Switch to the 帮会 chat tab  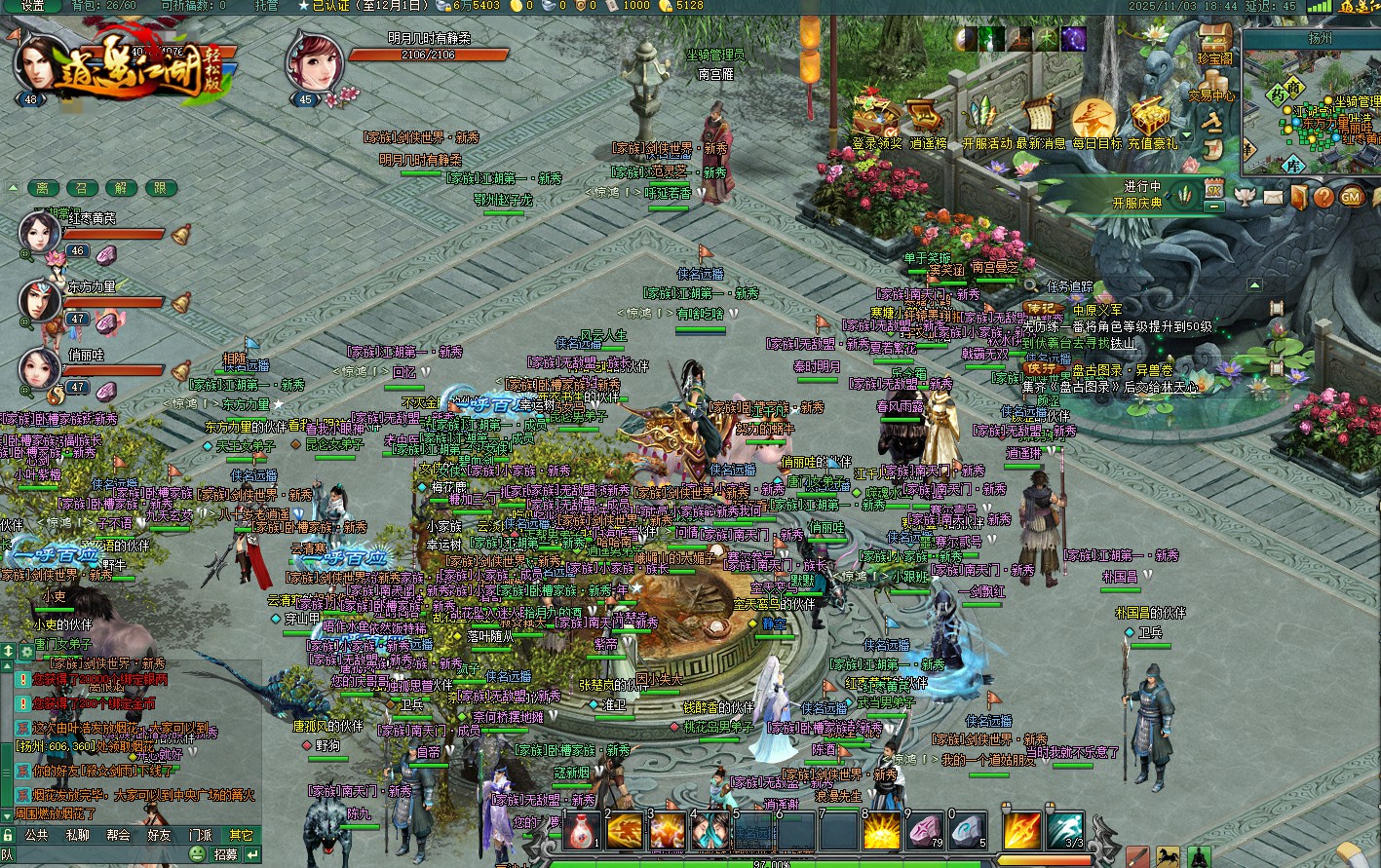coord(118,835)
